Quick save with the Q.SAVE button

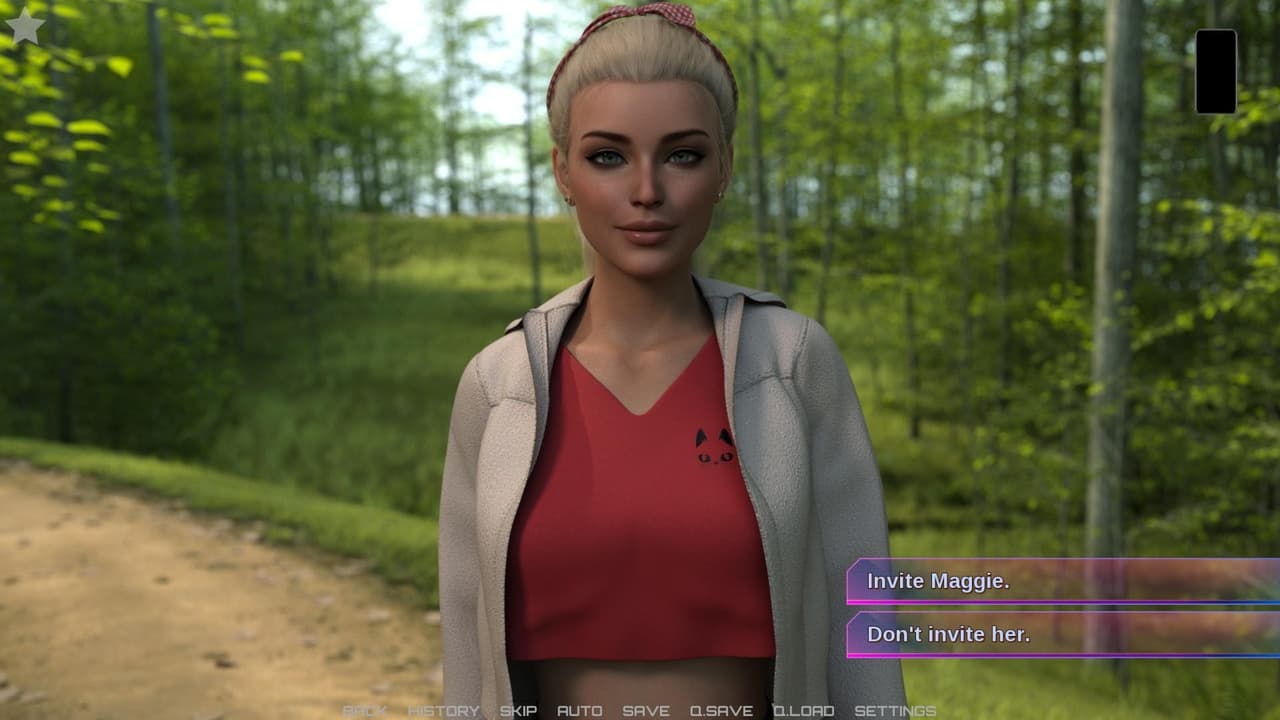point(721,711)
